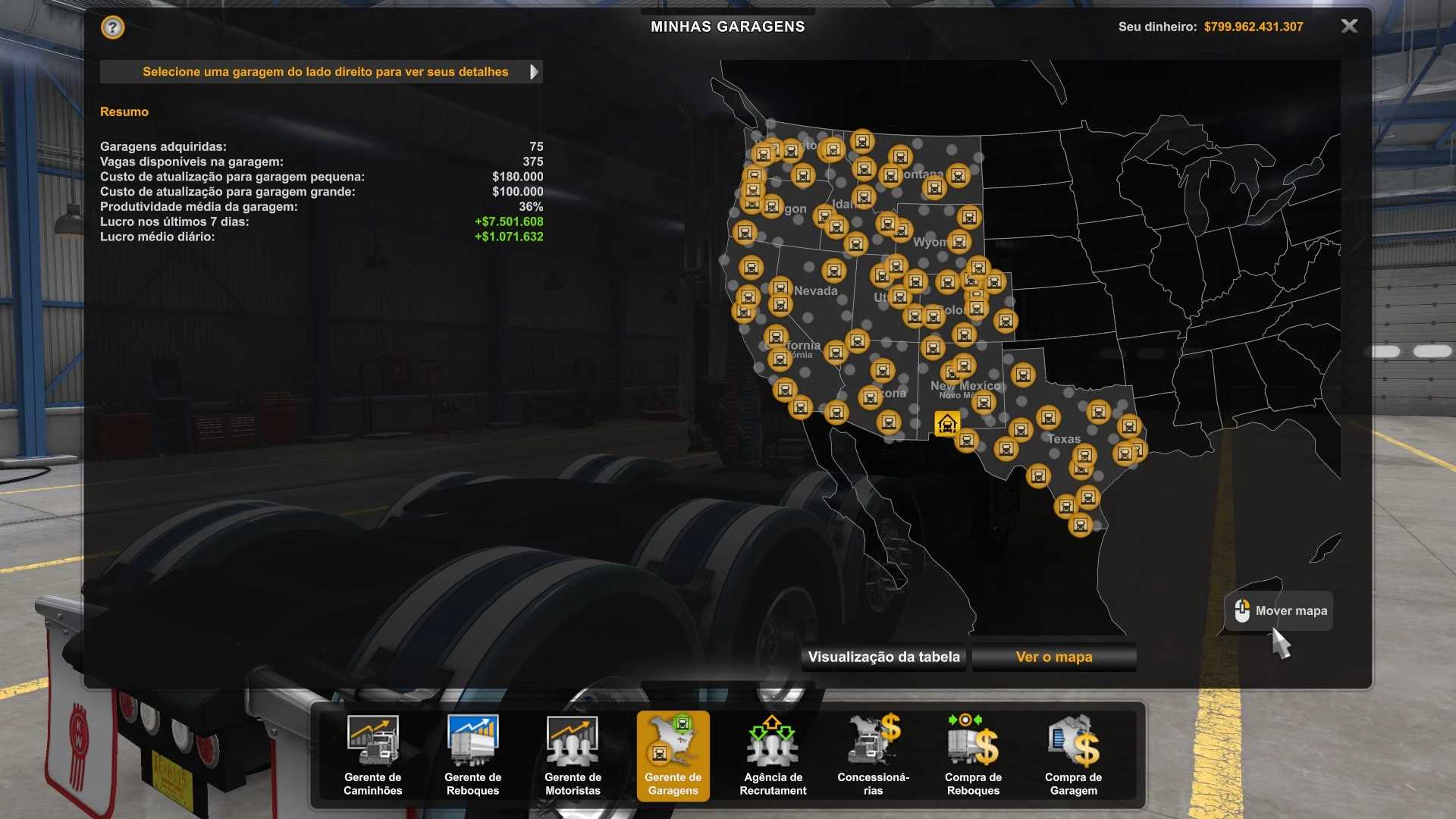Expand the garage selection arrow bar
1456x819 pixels.
pyautogui.click(x=534, y=72)
